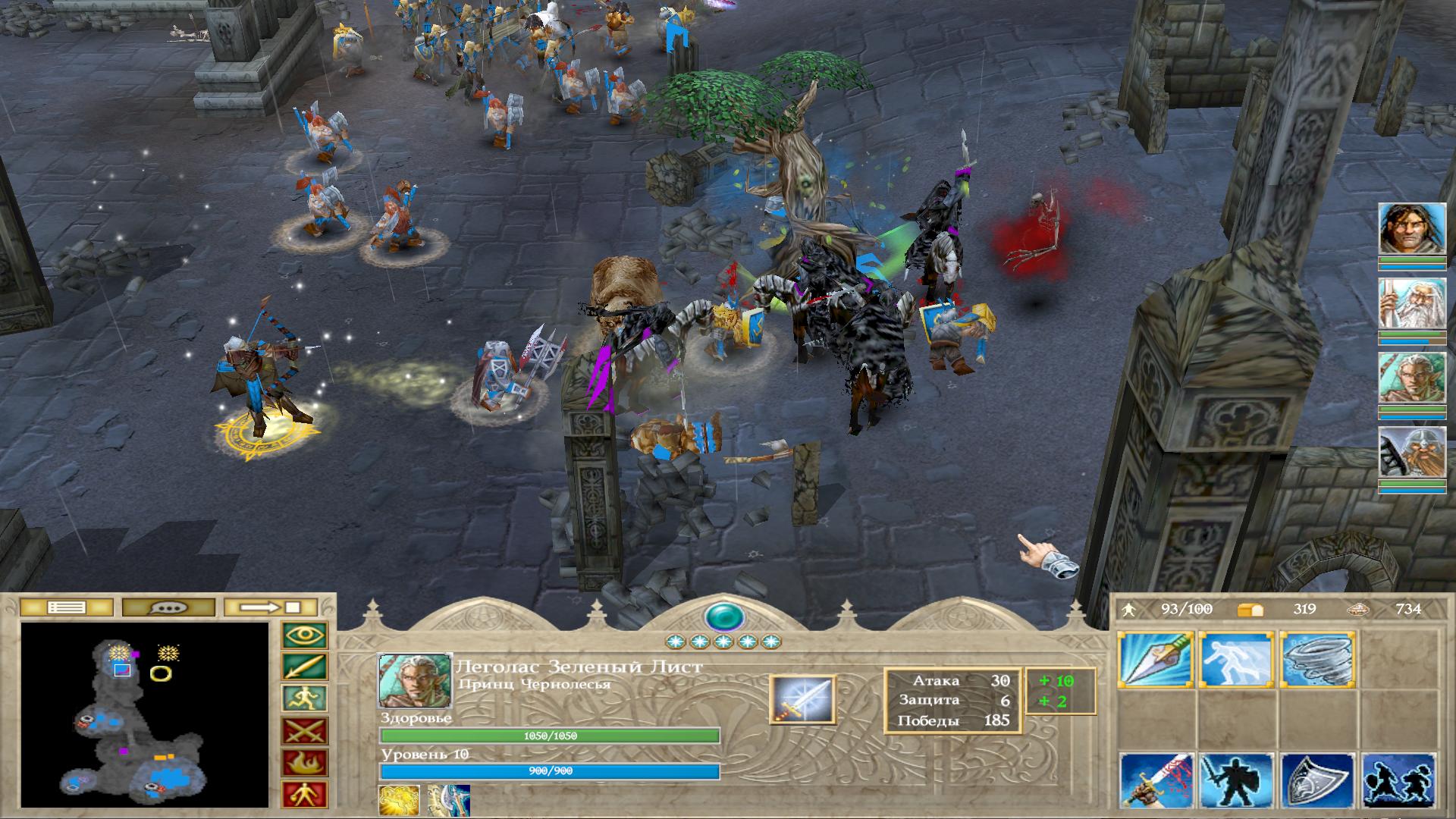Choose the knight silhouette with sword command
This screenshot has width=1456, height=819.
tap(1238, 781)
